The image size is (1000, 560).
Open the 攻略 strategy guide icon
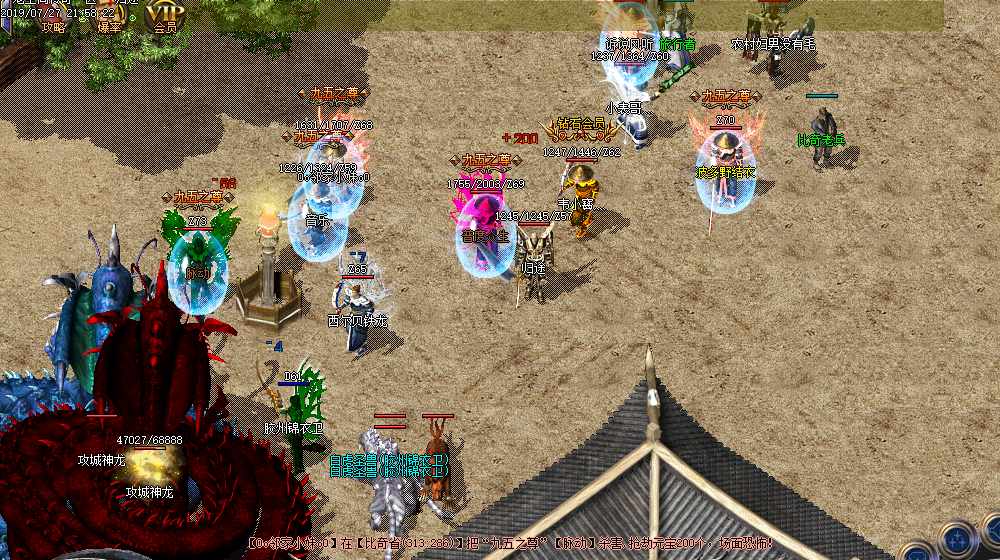pyautogui.click(x=52, y=17)
